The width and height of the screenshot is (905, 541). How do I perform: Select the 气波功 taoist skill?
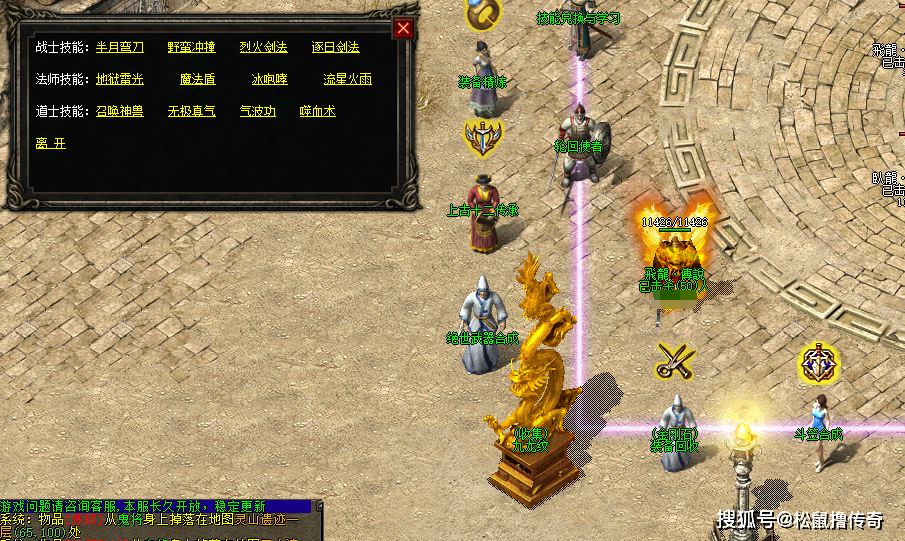257,111
